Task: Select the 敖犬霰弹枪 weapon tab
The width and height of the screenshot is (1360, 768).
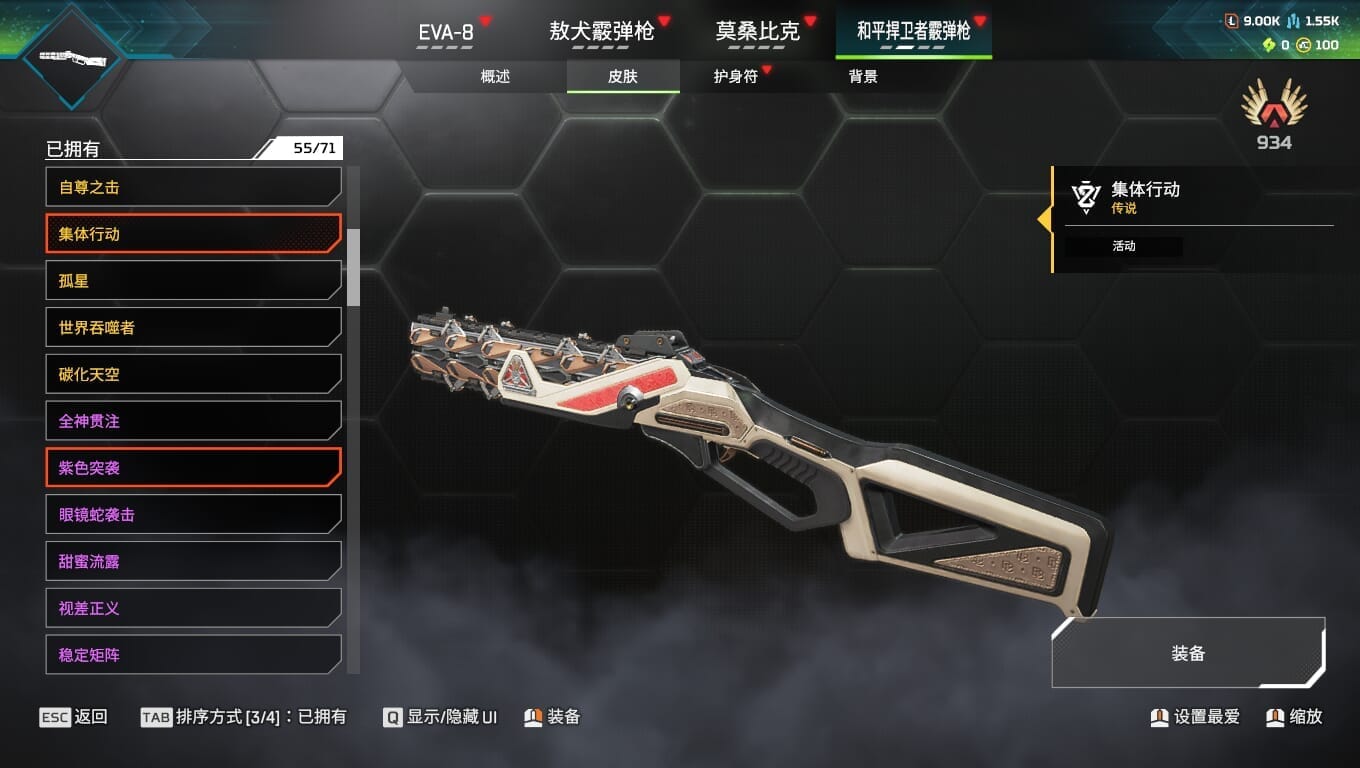Action: pos(601,32)
